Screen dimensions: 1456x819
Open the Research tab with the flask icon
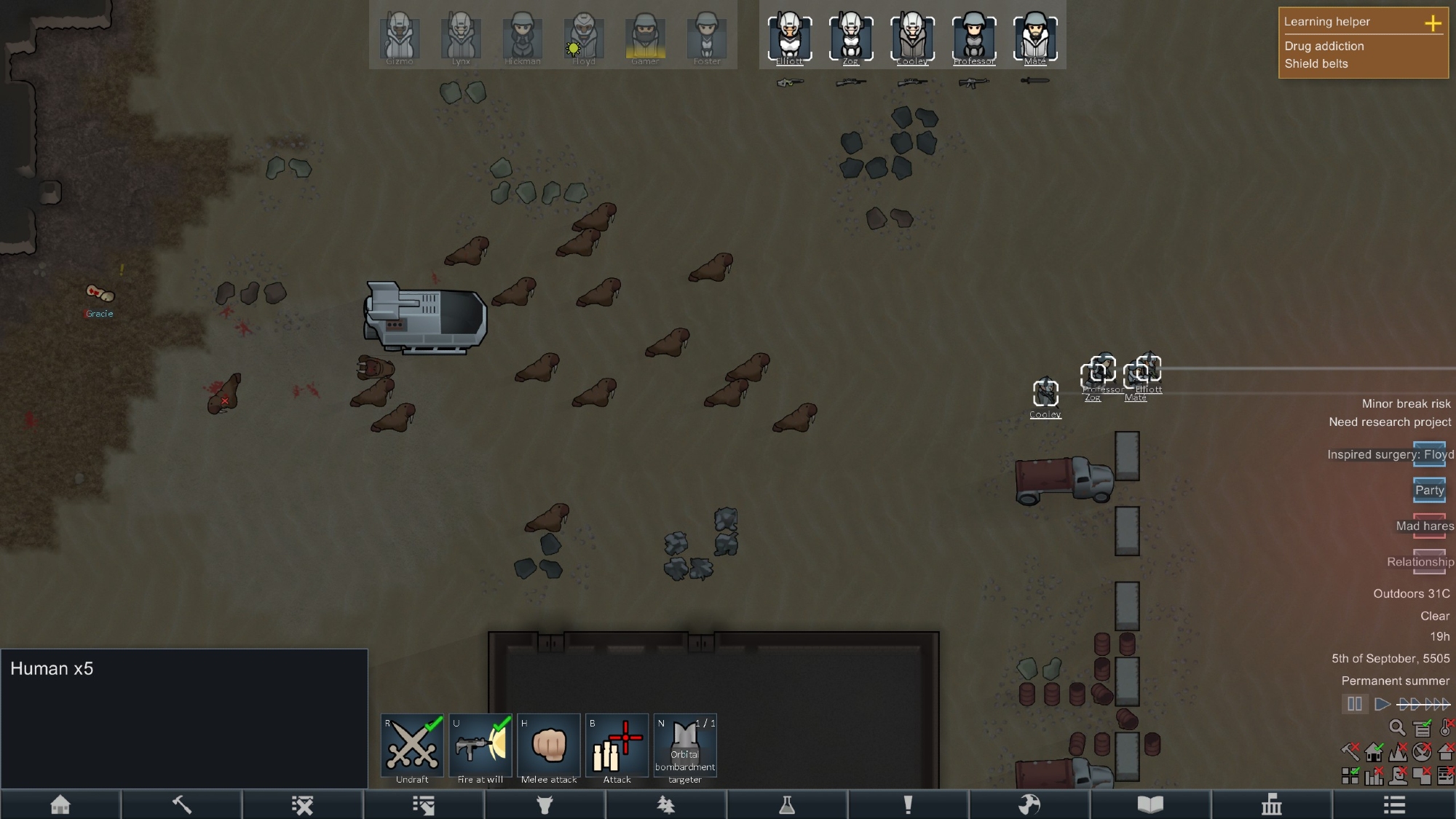[787, 804]
